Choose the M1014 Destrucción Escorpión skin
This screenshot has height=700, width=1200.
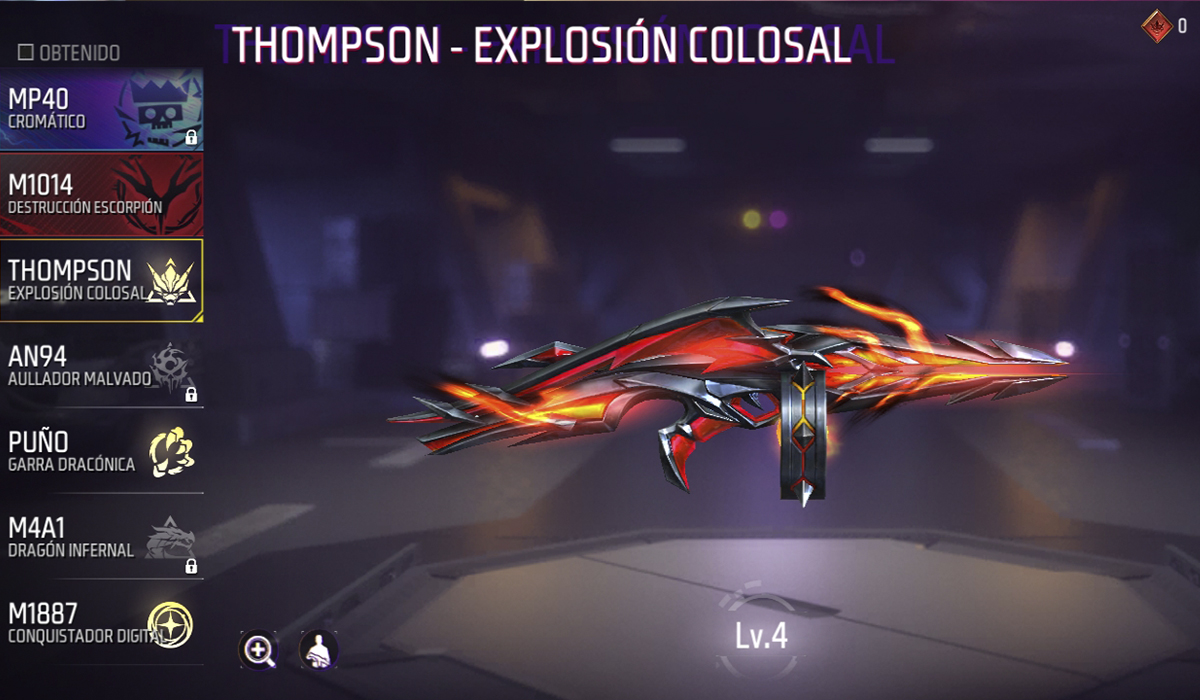[x=101, y=194]
